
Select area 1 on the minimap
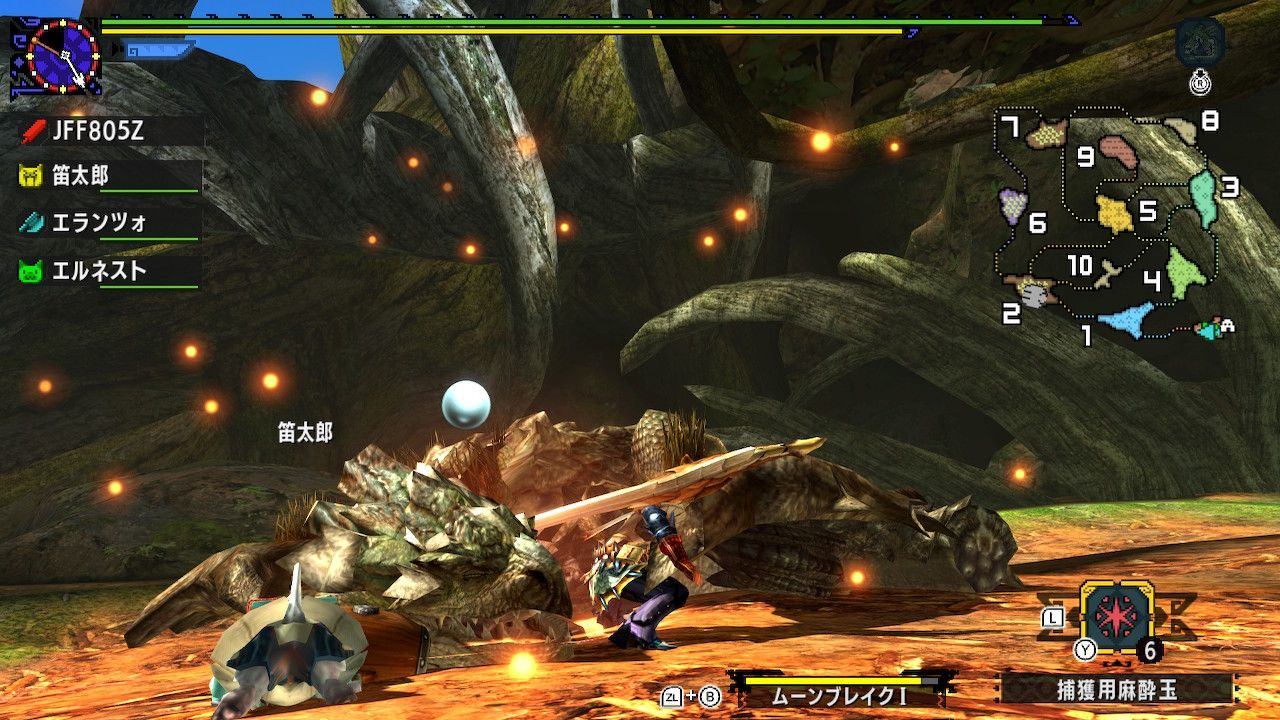(1126, 320)
